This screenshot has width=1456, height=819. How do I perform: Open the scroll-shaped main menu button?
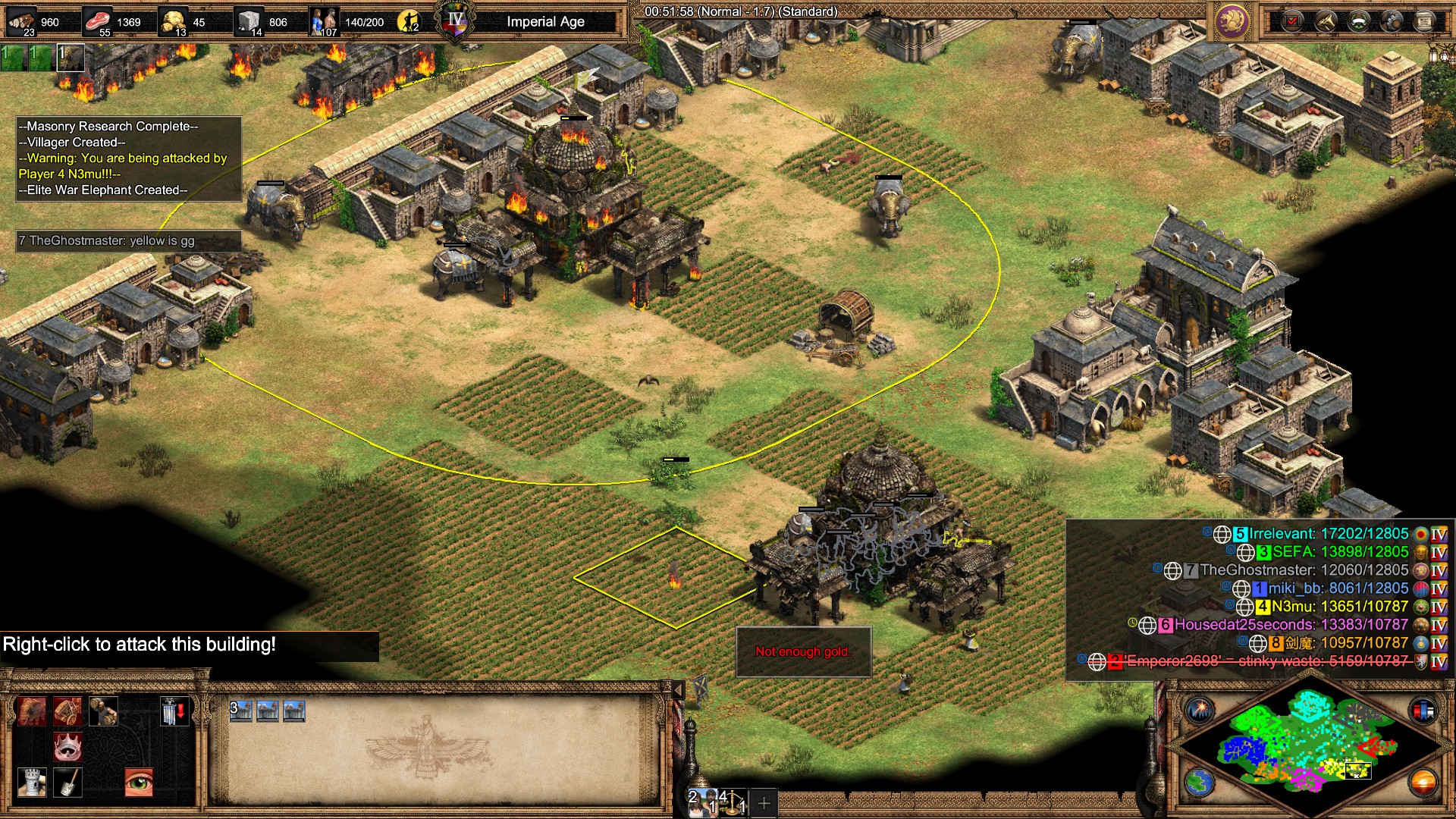tap(1425, 21)
